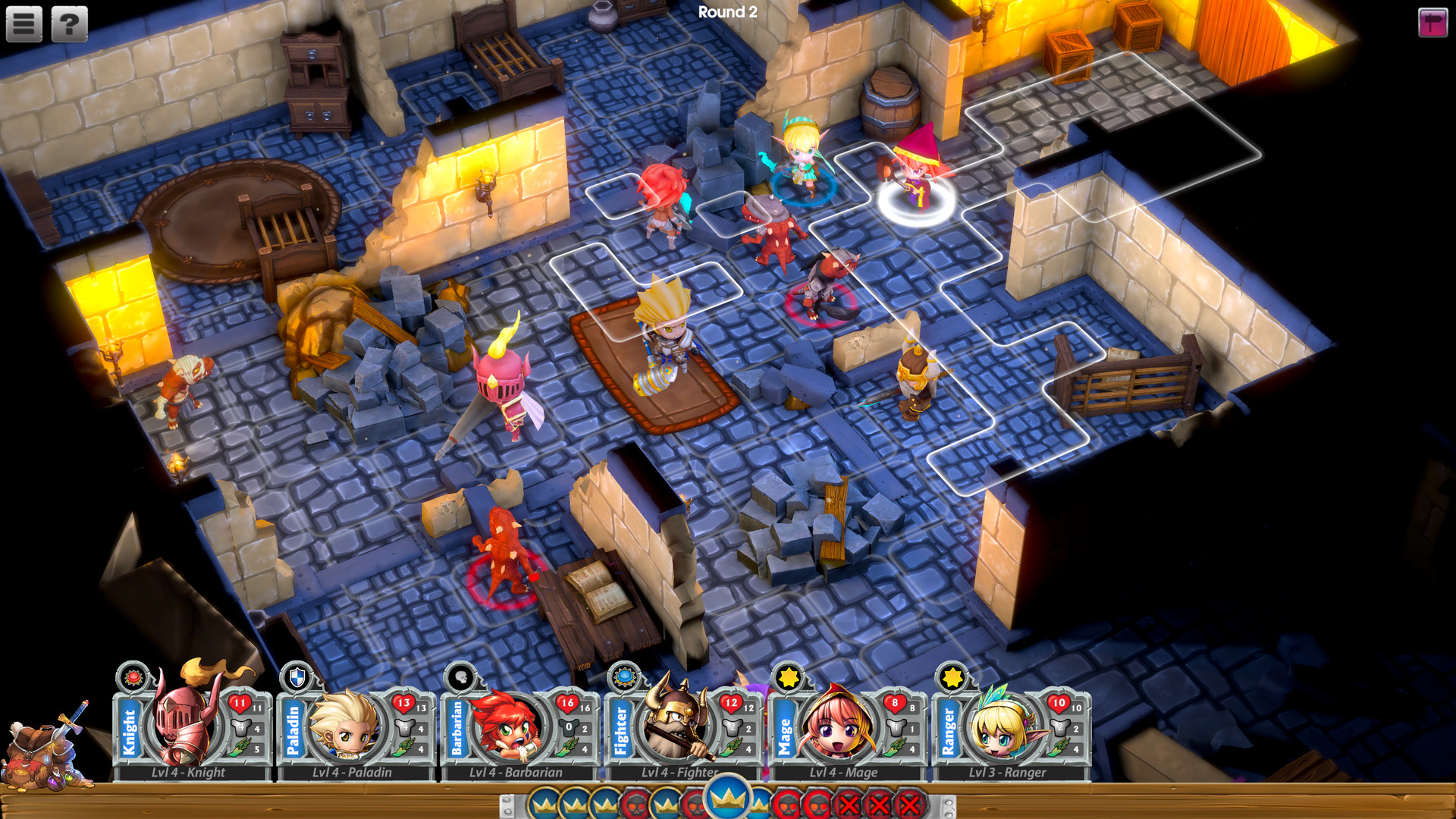
Task: Select the Knight's red class emblem icon
Action: pos(133,679)
